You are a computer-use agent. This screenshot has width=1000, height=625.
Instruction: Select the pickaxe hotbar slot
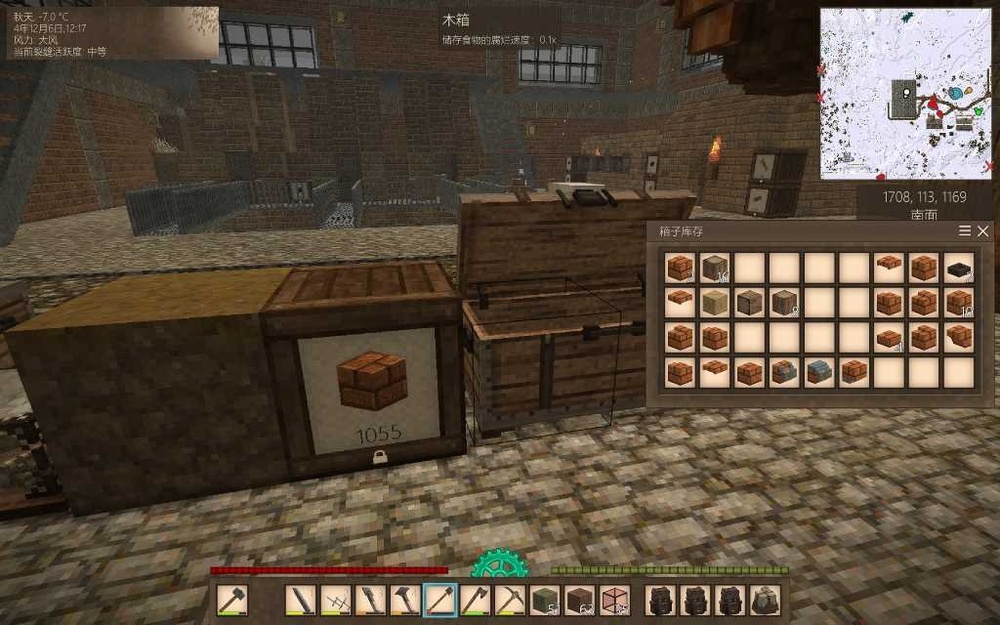coord(510,600)
